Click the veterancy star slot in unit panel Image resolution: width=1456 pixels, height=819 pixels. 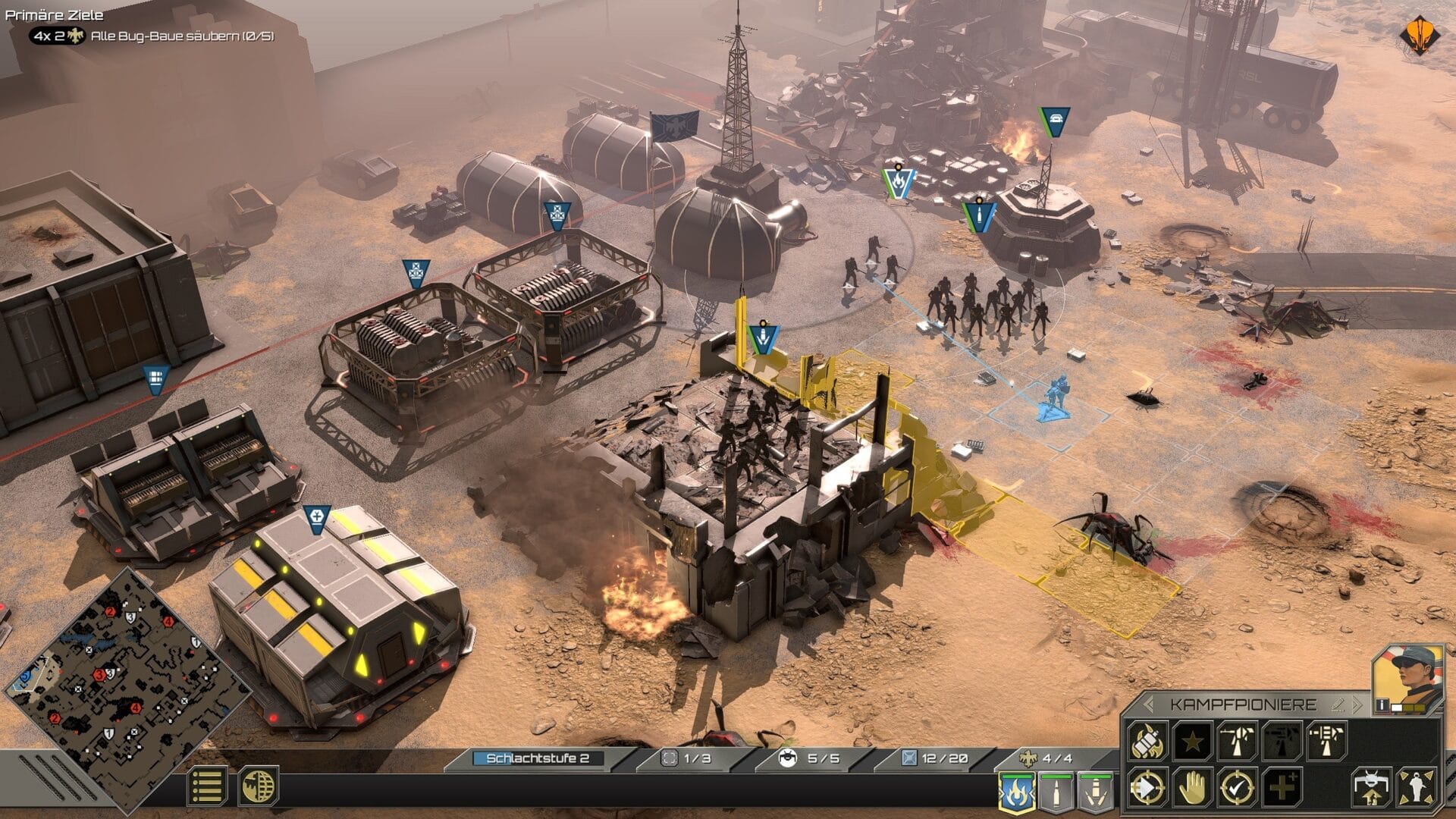click(x=1194, y=742)
